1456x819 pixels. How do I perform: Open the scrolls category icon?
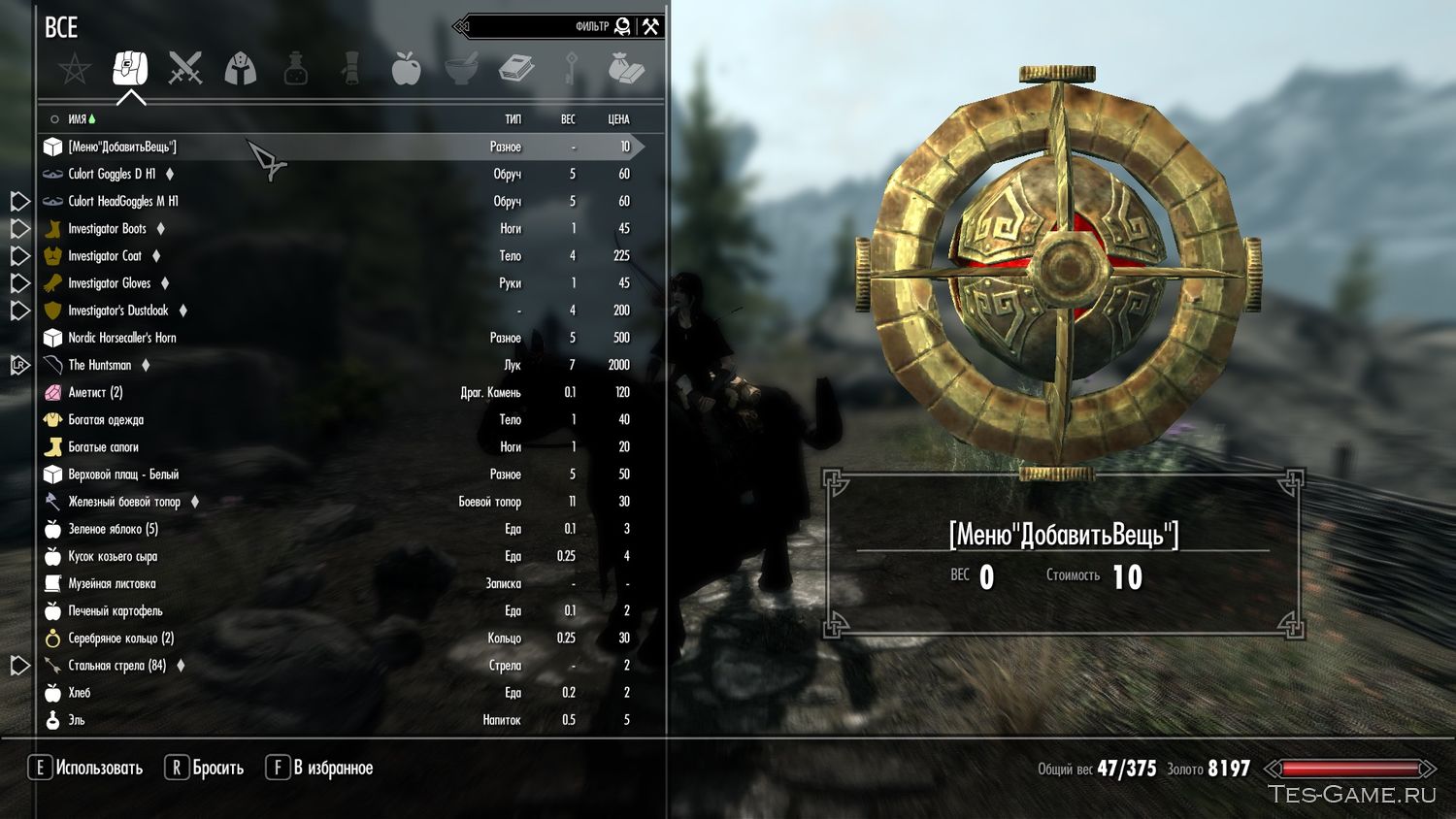[x=349, y=68]
